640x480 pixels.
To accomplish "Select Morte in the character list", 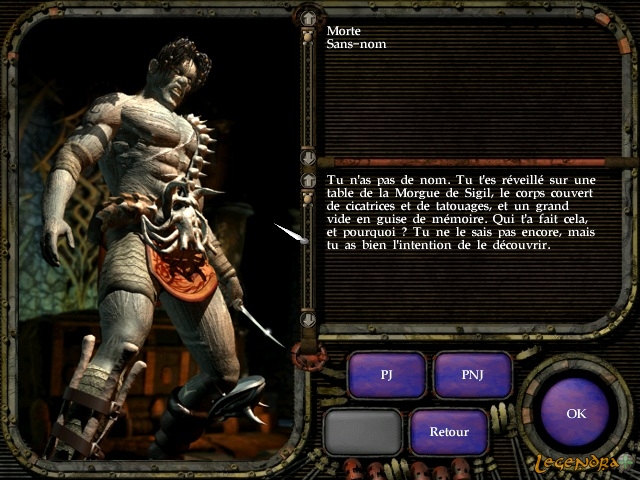I will point(343,31).
